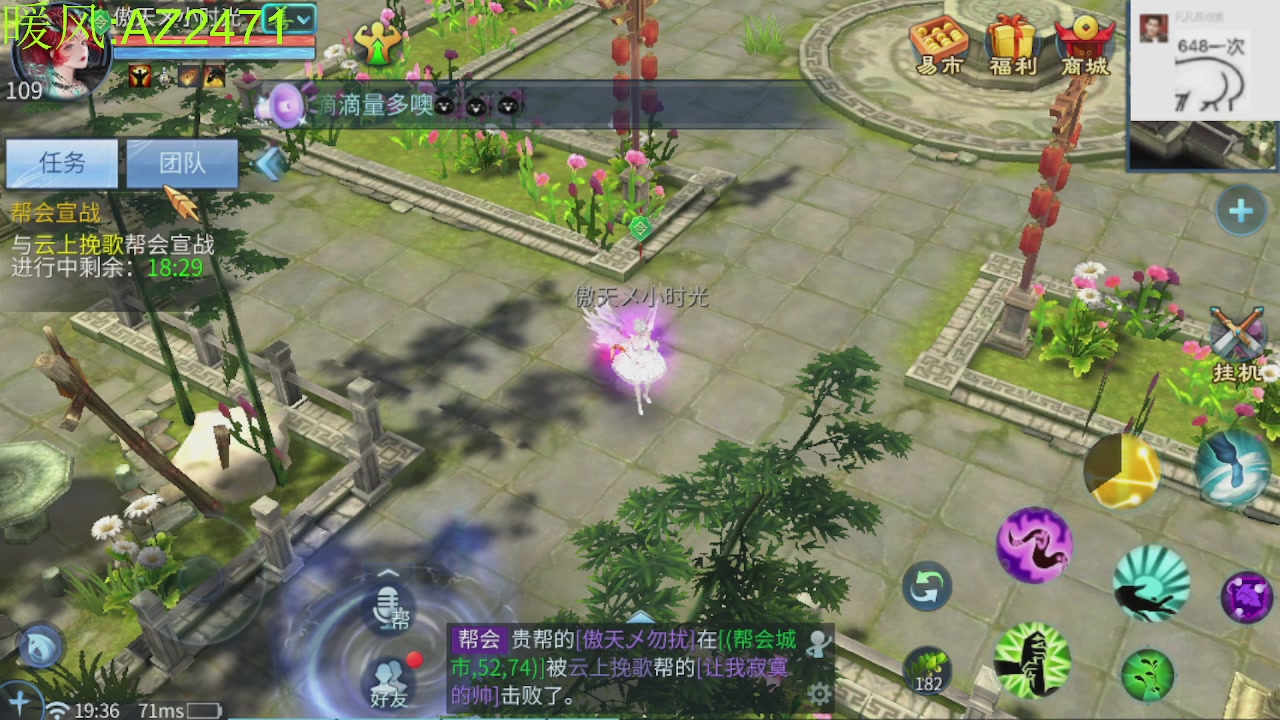
Task: Switch to the 团队 (Team) tab
Action: pos(182,163)
